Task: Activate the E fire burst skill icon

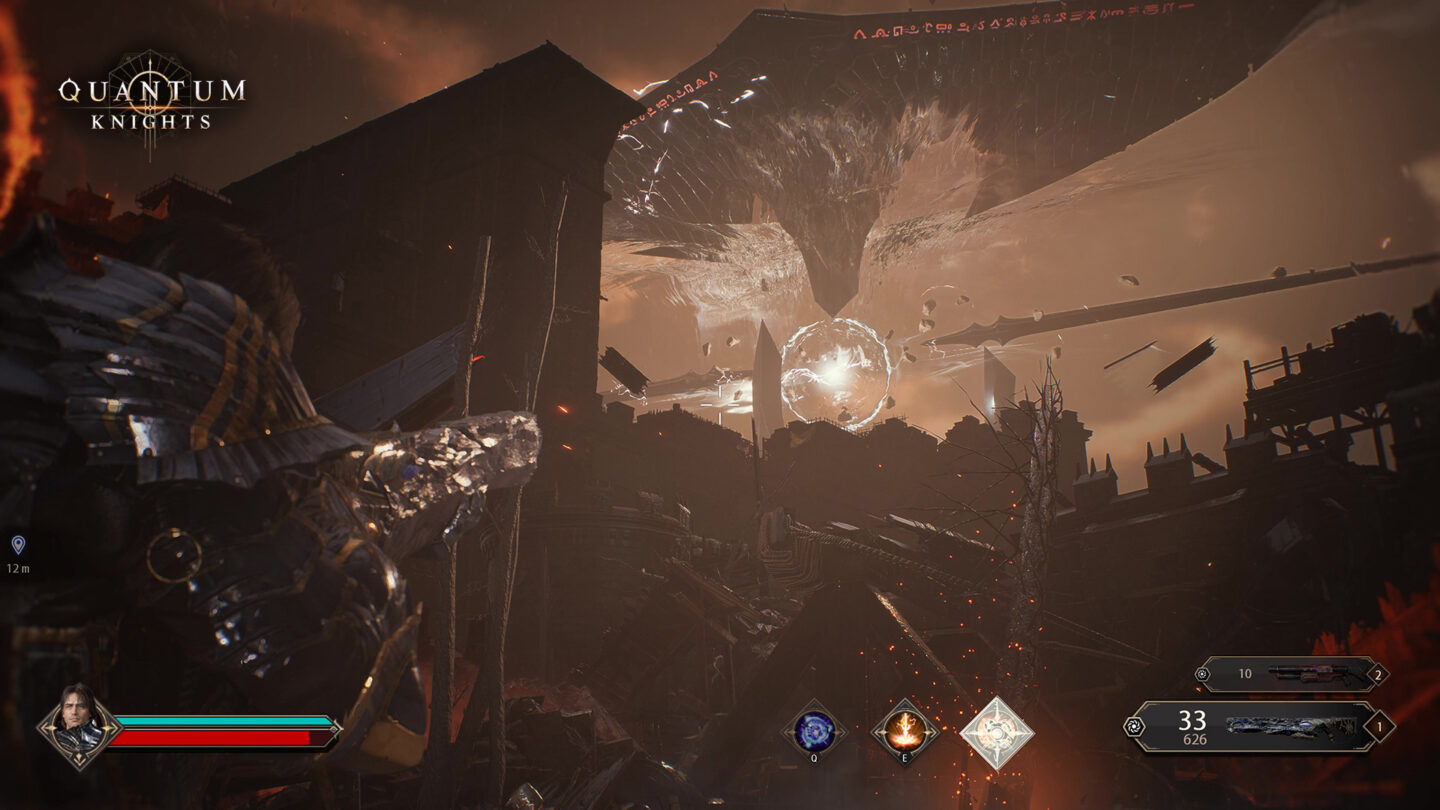Action: (905, 731)
